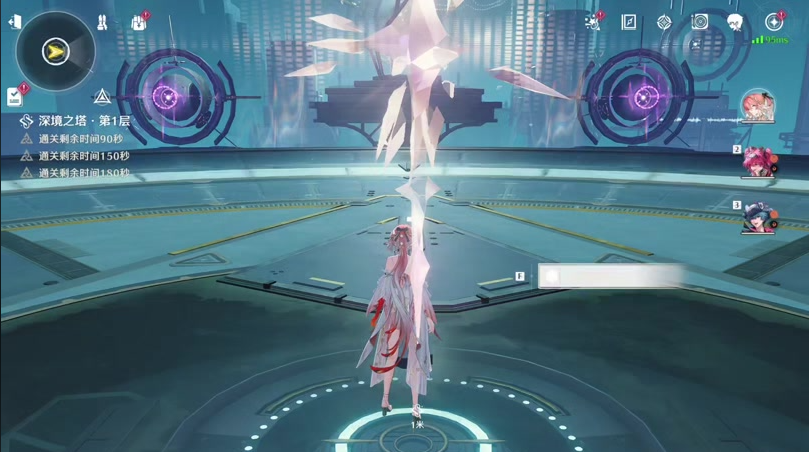Image resolution: width=809 pixels, height=452 pixels.
Task: Open the compass star icon in the corner
Action: pos(774,22)
